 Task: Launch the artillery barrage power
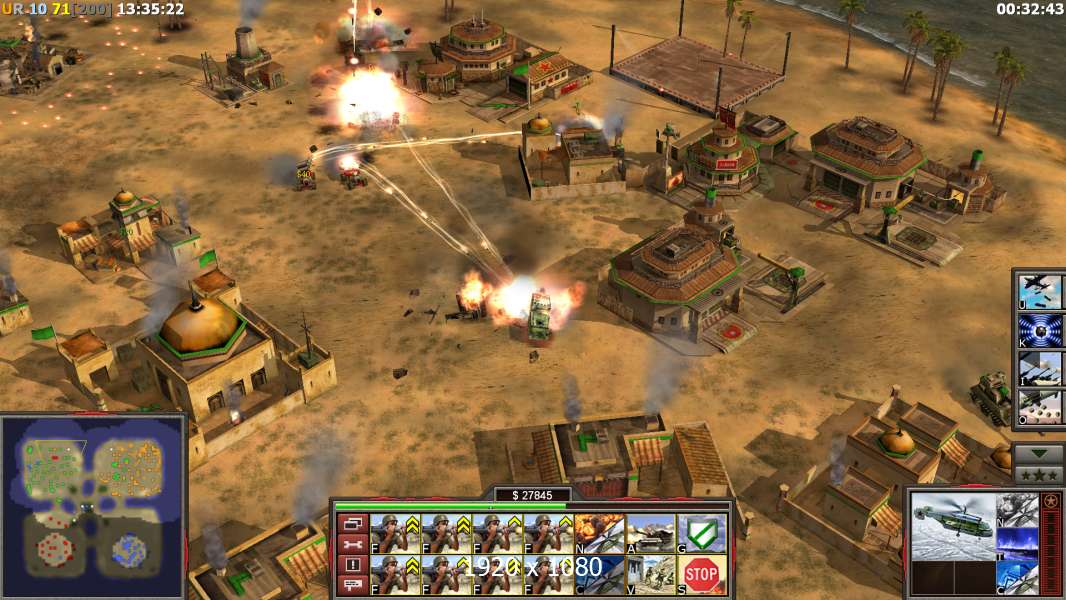click(1041, 368)
